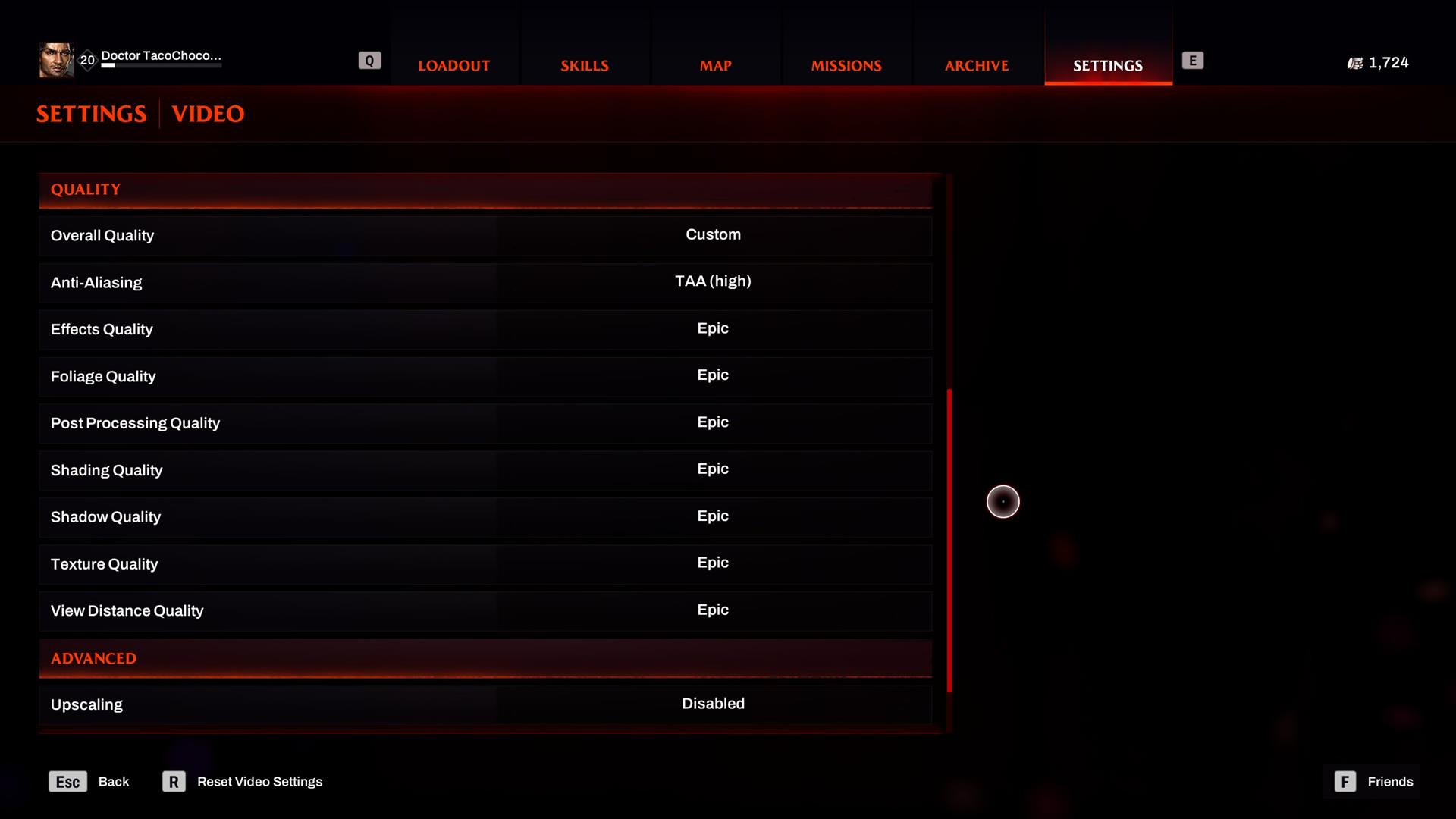Adjust Shadow Quality setting
Screen dimensions: 1456x819
click(x=713, y=516)
